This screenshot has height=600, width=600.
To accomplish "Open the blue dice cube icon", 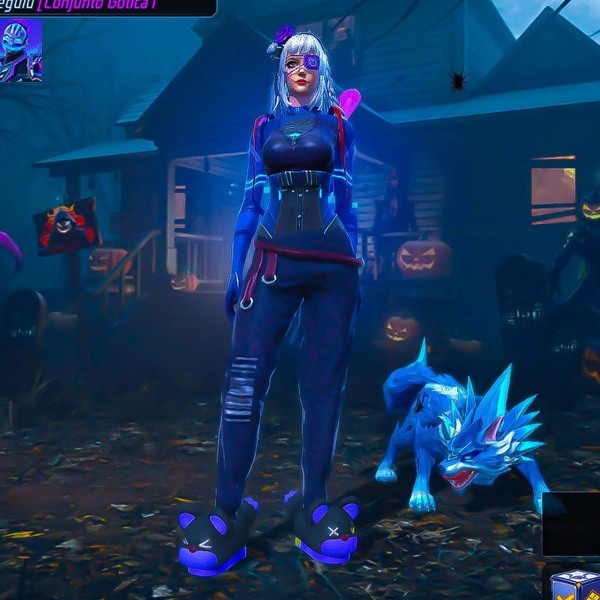I will click(x=574, y=582).
